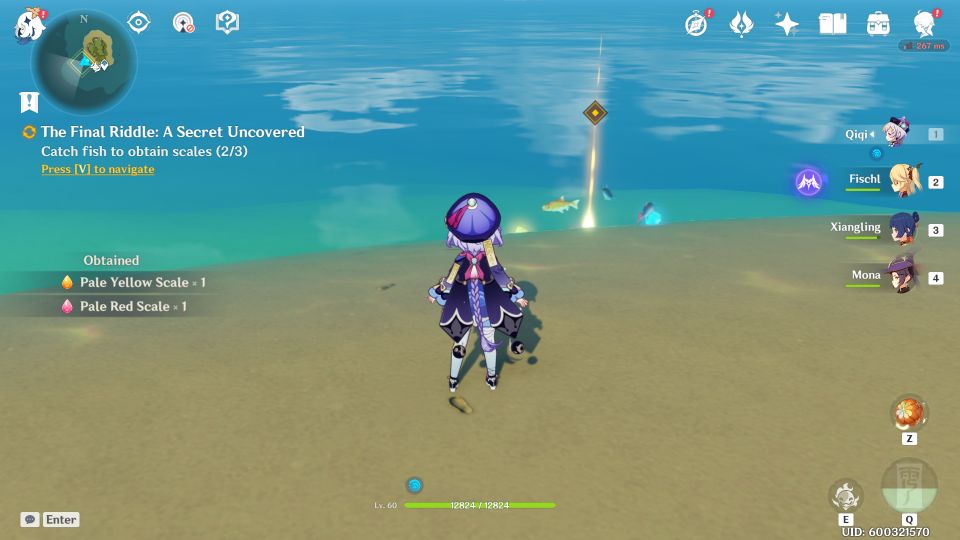960x540 pixels.
Task: Open the Paimon menu icon
Action: click(28, 24)
